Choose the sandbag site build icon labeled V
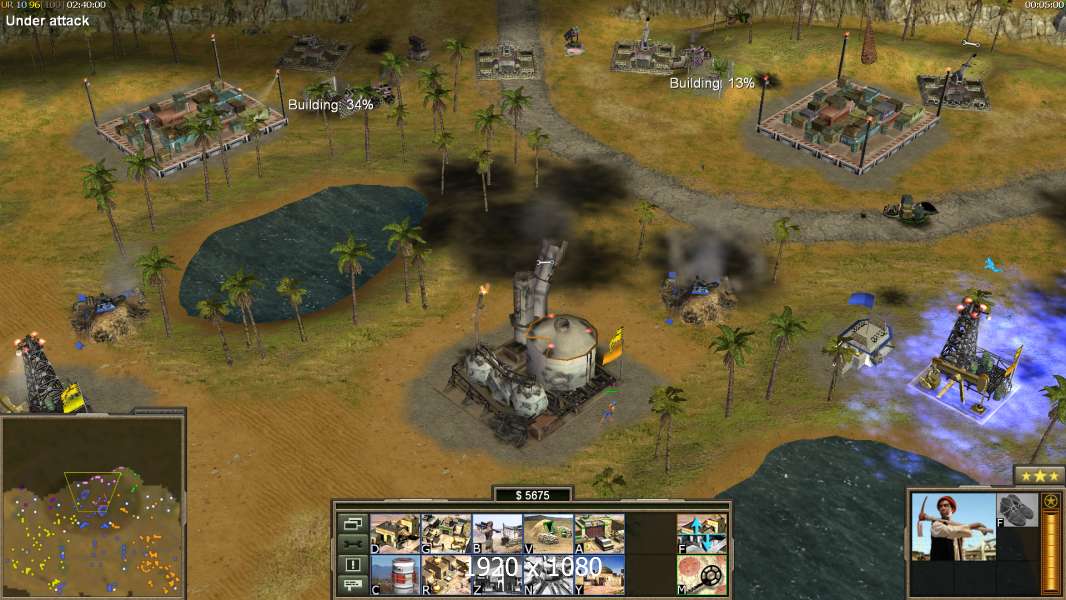This screenshot has height=600, width=1066. coord(548,534)
